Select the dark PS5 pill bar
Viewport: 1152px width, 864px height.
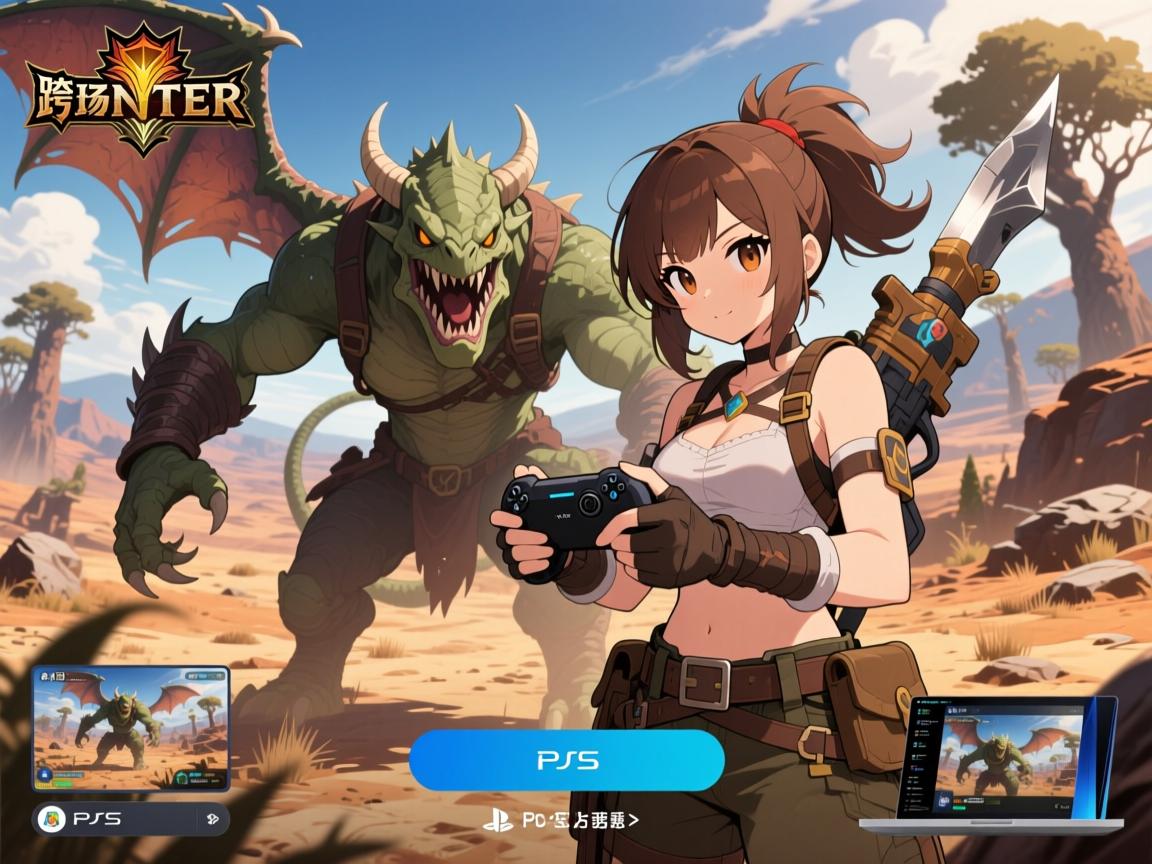(x=131, y=820)
